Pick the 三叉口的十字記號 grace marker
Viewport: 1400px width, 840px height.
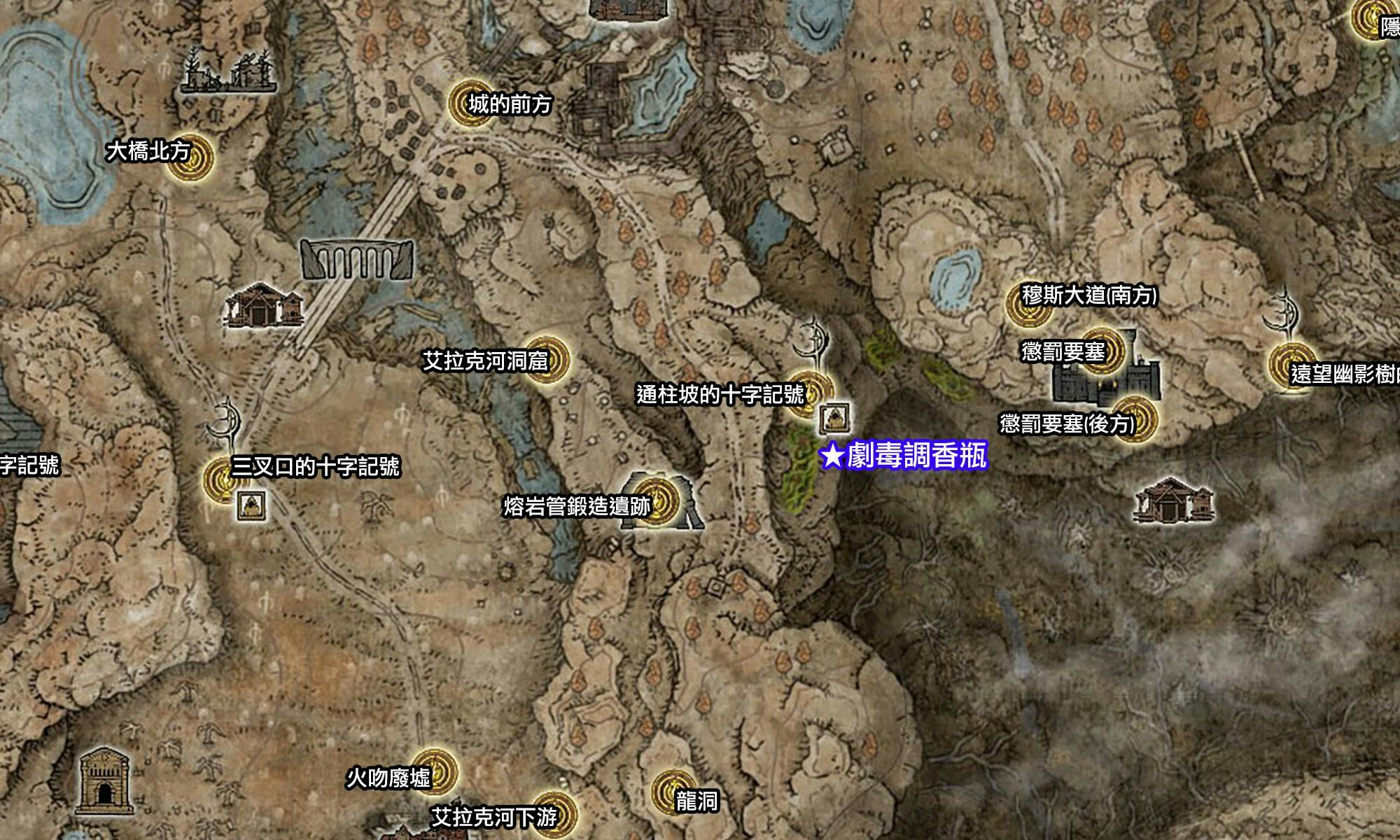point(224,479)
